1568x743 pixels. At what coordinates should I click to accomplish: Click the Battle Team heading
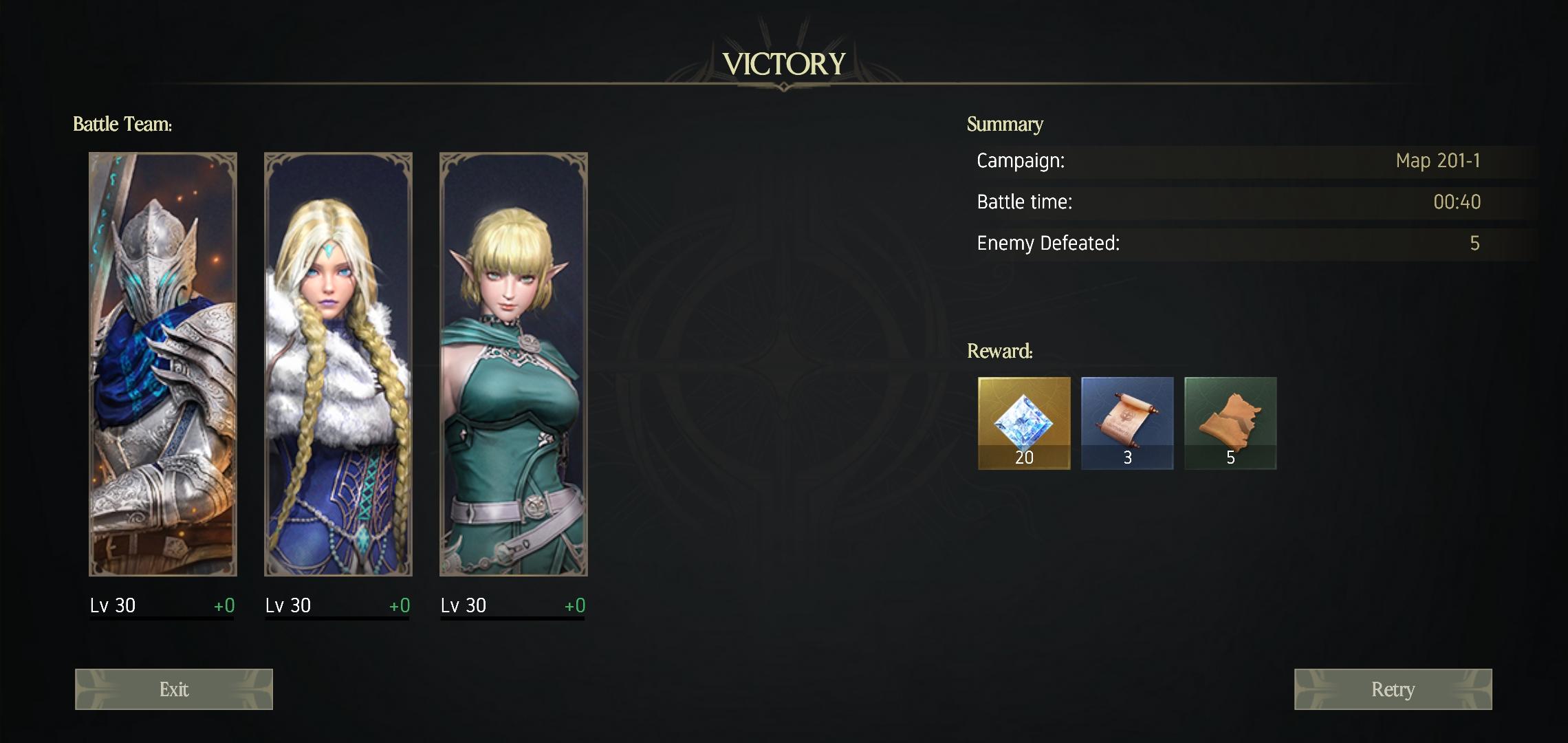[123, 125]
